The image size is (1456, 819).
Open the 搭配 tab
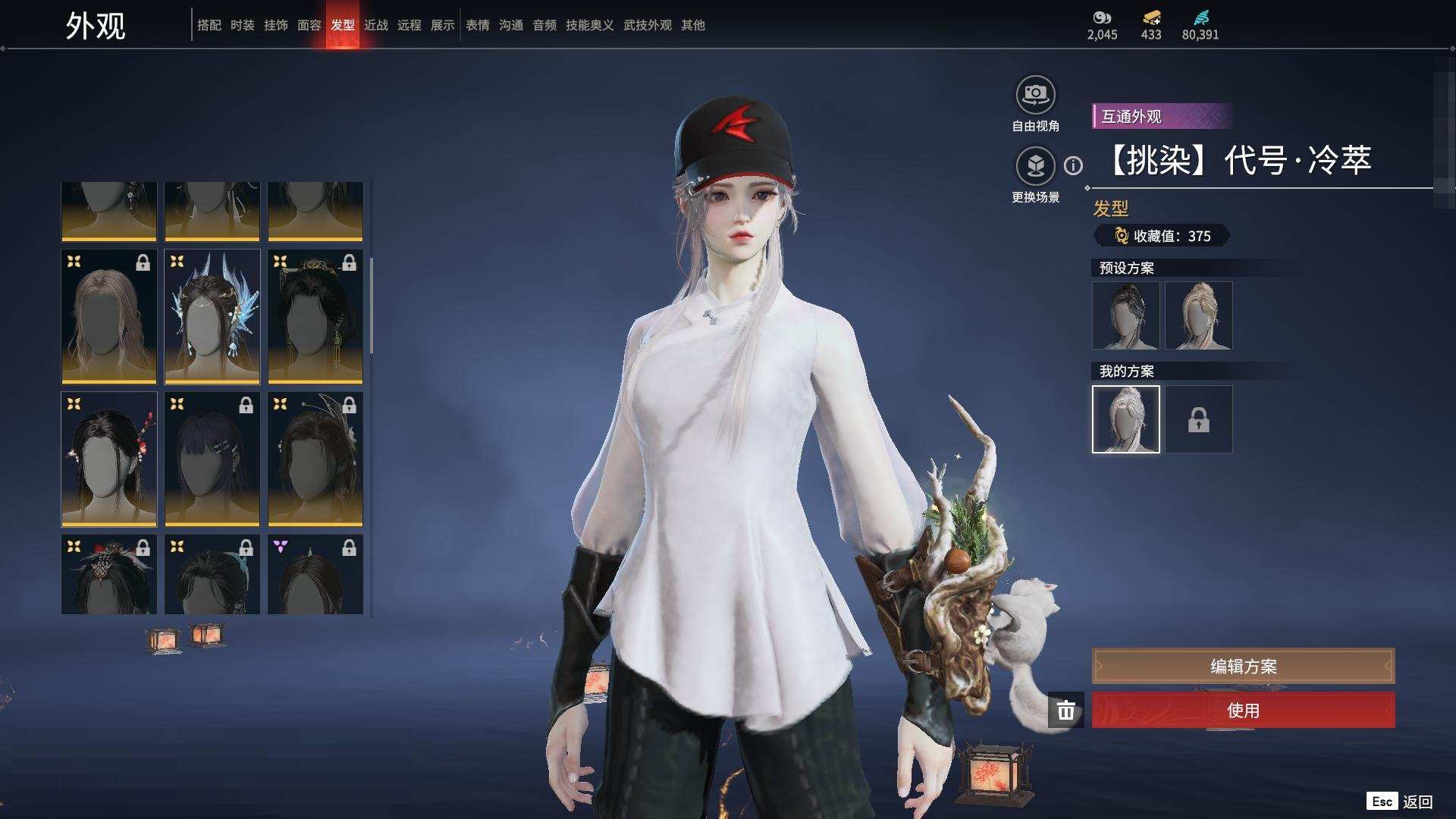coord(209,25)
